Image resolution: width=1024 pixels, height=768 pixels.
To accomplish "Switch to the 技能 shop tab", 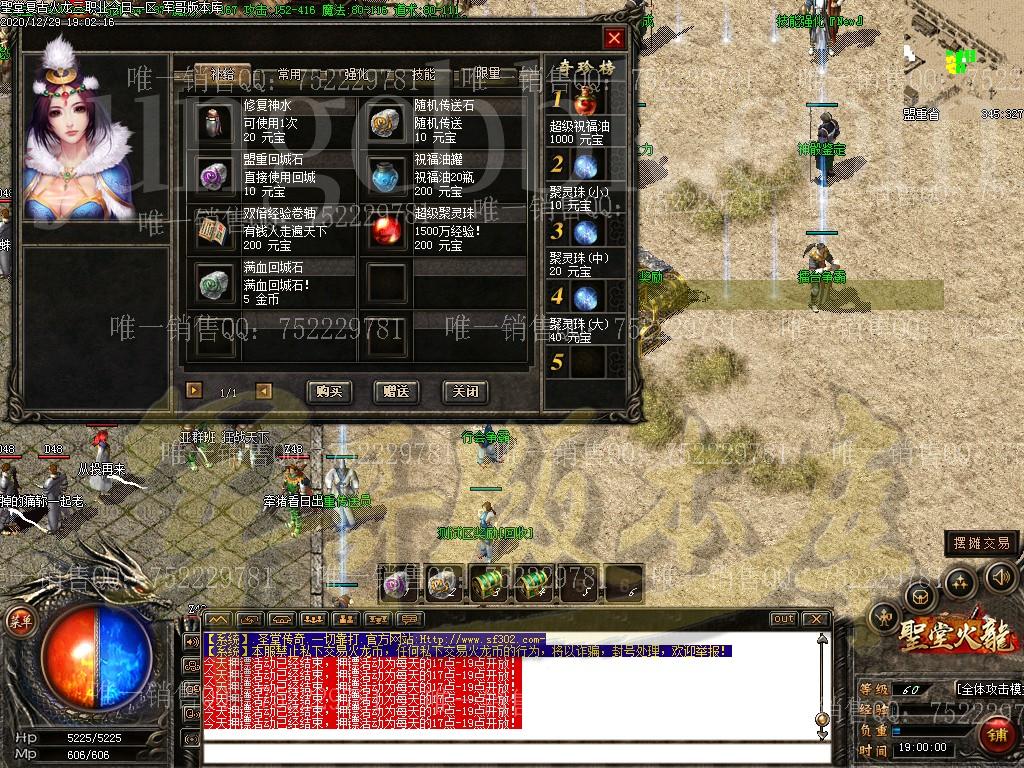I will tap(424, 74).
